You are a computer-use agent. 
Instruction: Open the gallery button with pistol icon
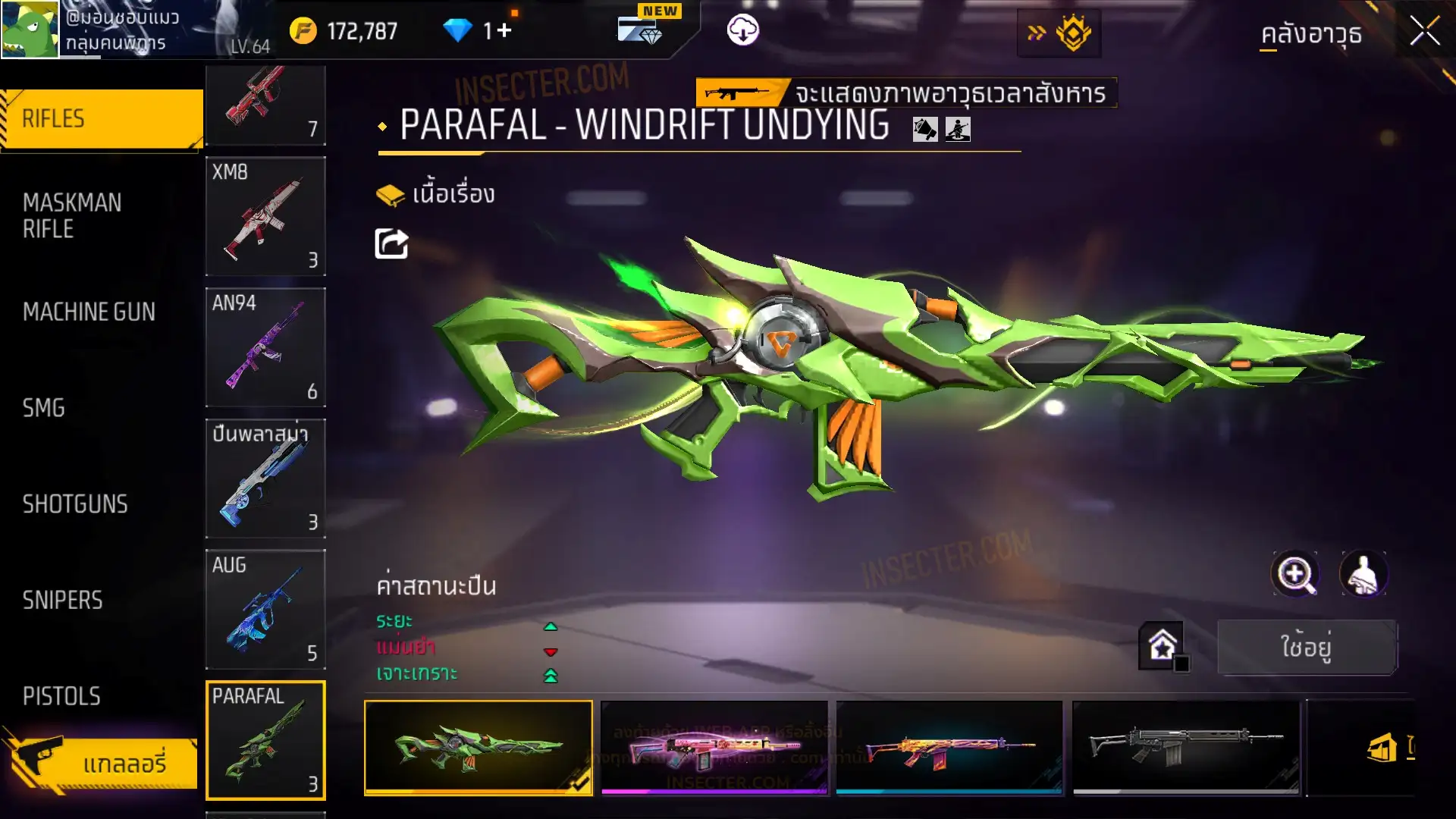tap(102, 762)
